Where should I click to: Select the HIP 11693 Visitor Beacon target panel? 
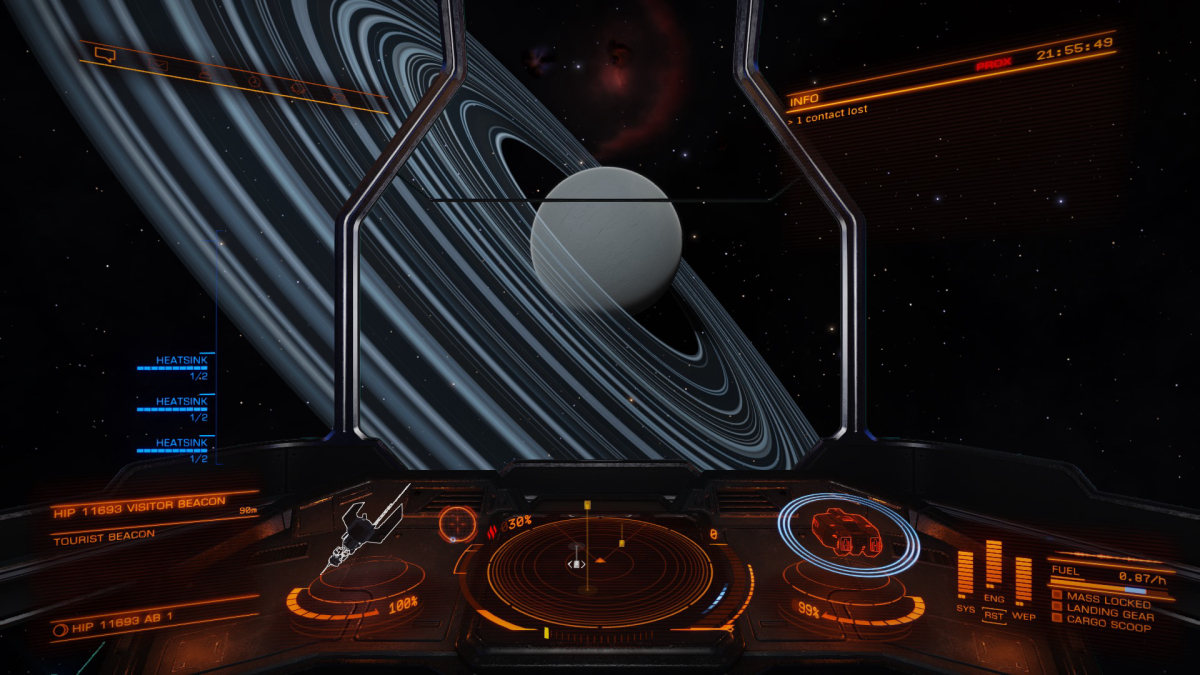point(140,502)
